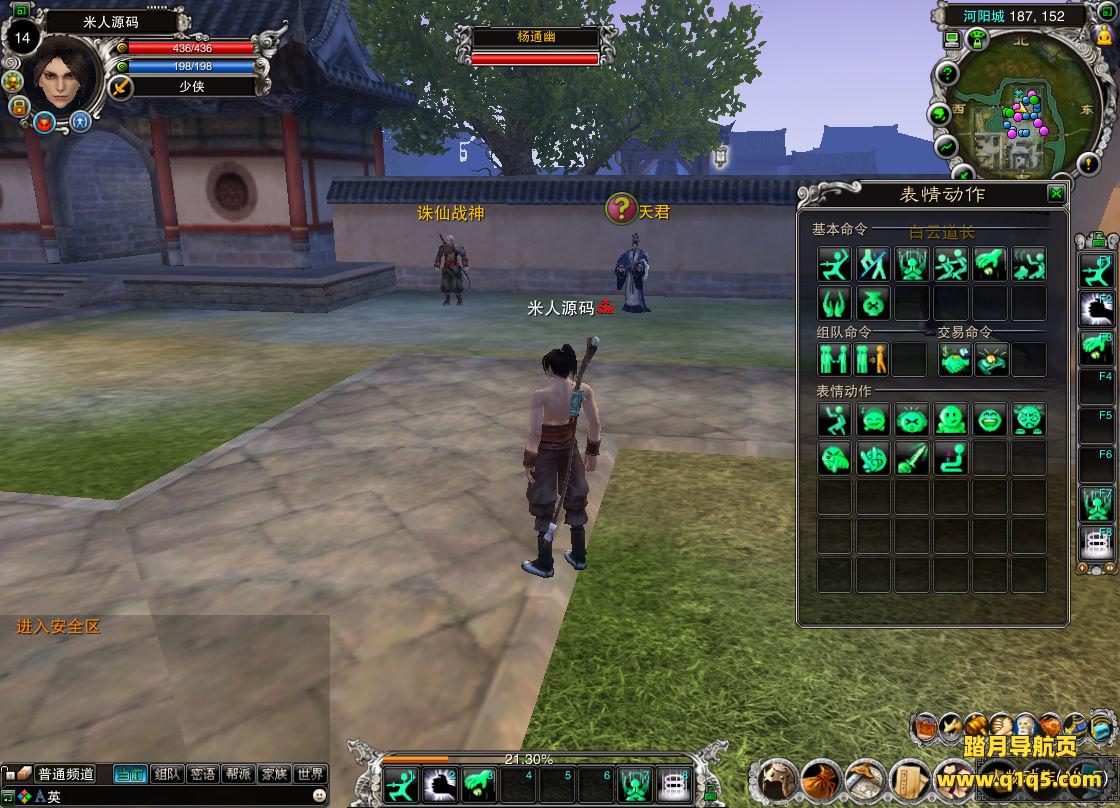Switch chat to the 密语 whisper tab
The image size is (1120, 808).
tap(202, 774)
